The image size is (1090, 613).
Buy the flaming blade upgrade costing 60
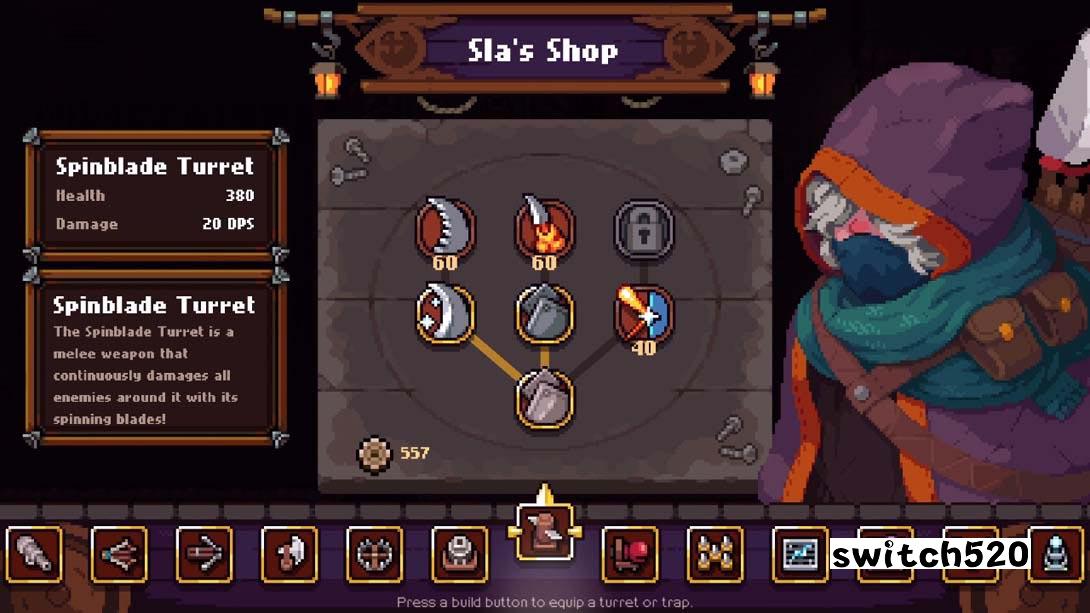(x=544, y=229)
